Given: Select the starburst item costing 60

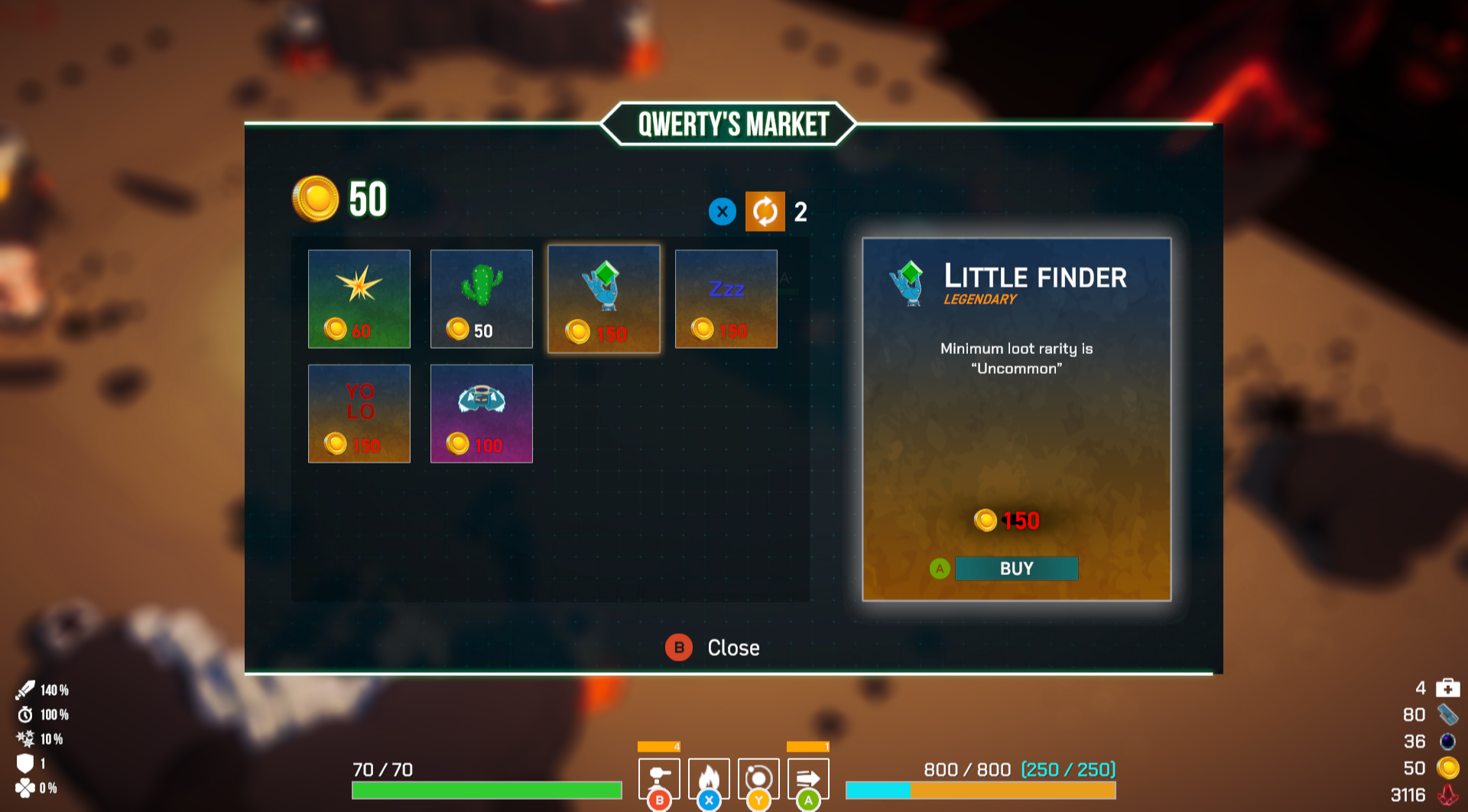Looking at the screenshot, I should tap(359, 299).
